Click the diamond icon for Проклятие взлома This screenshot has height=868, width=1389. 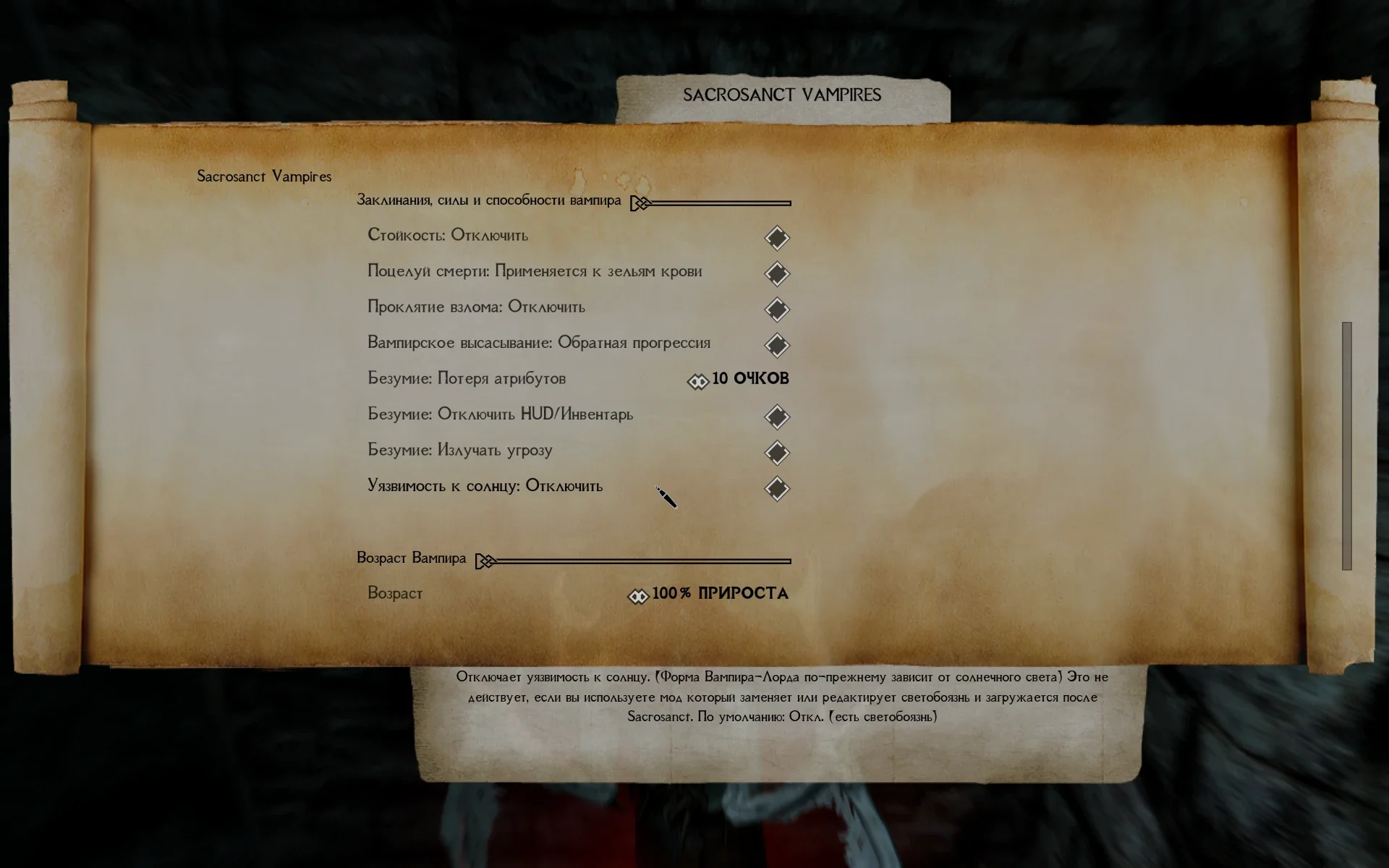[x=777, y=310]
